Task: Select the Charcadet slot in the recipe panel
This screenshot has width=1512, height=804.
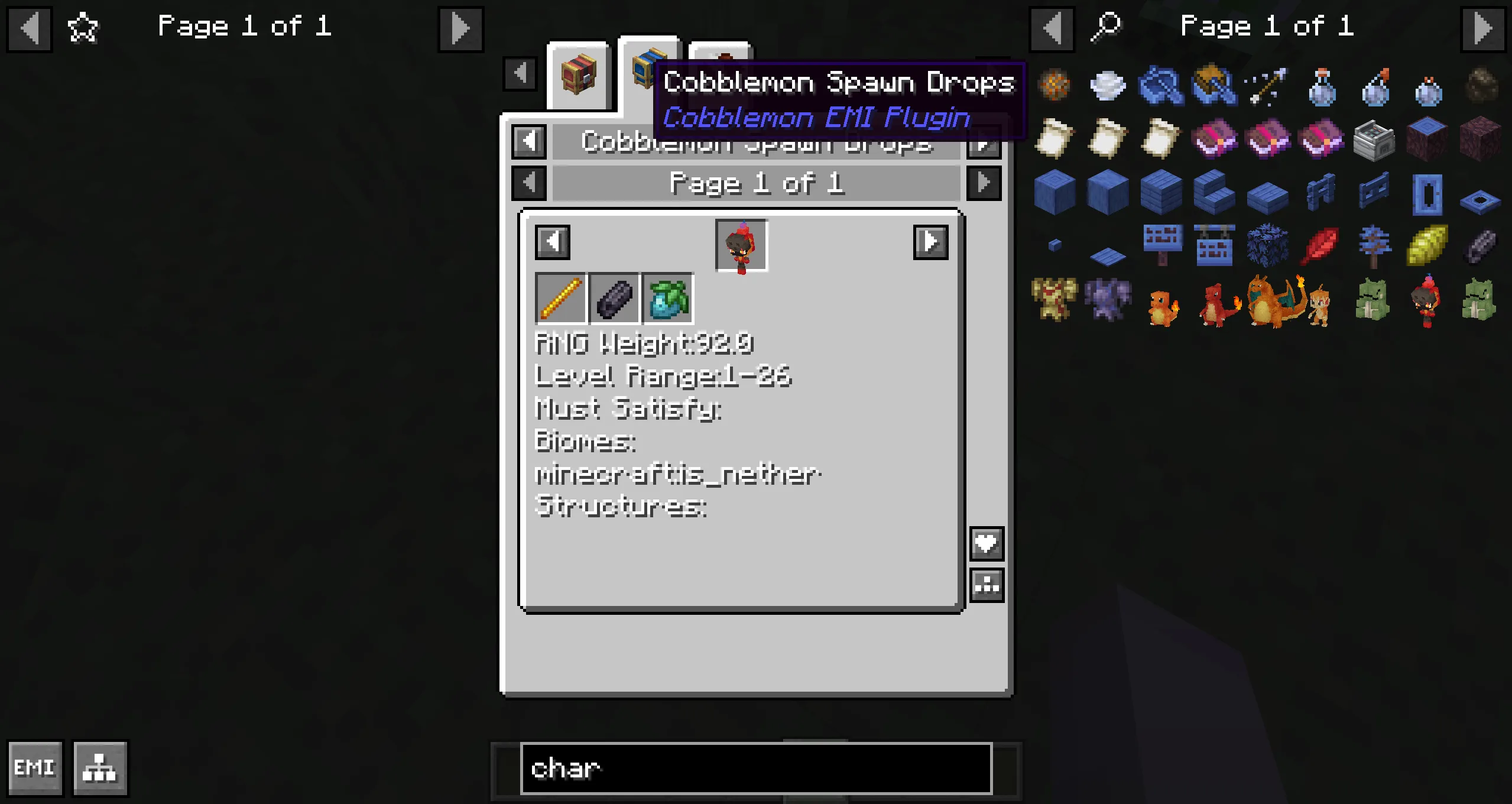Action: [741, 245]
